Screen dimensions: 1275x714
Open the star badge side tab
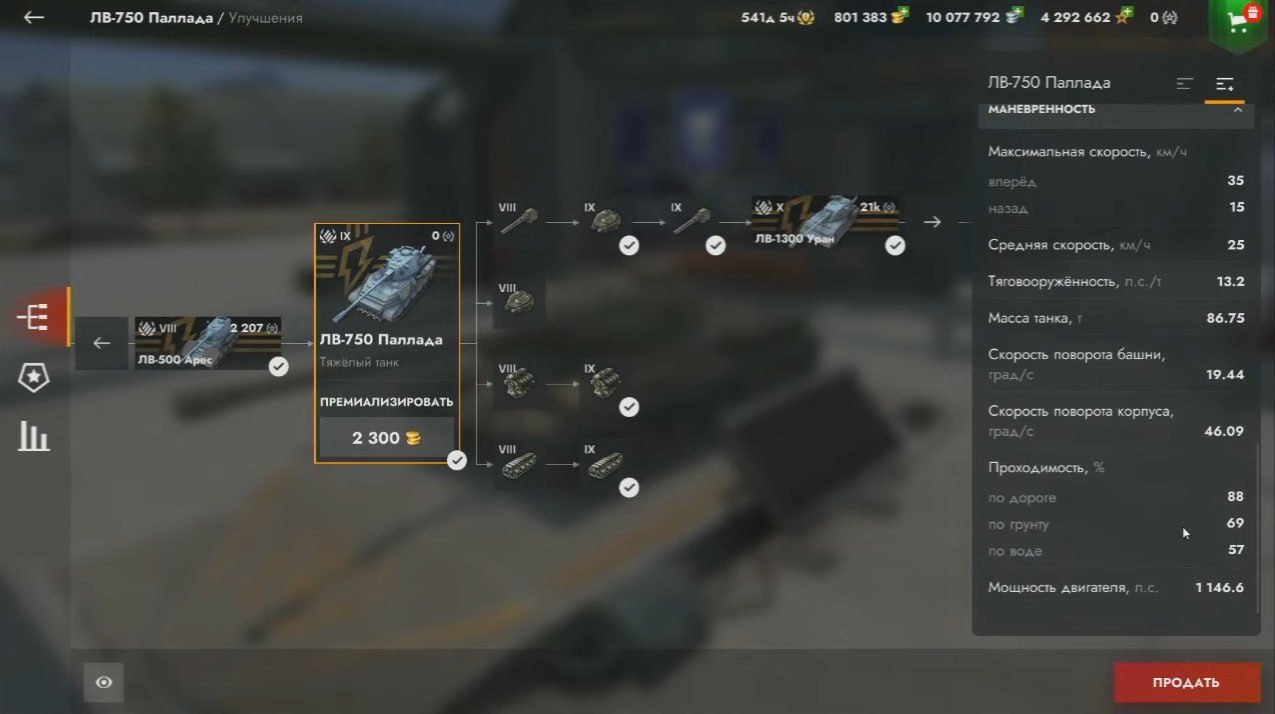click(33, 377)
